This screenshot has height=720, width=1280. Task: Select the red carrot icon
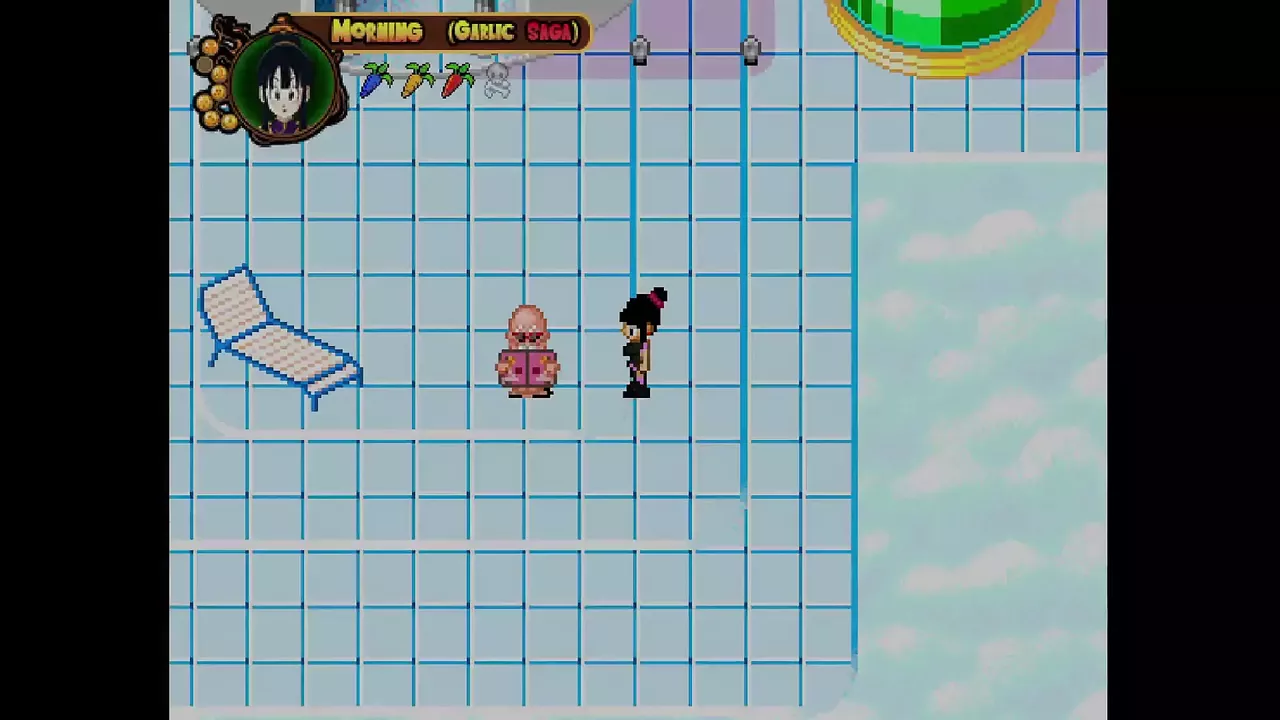[x=456, y=80]
